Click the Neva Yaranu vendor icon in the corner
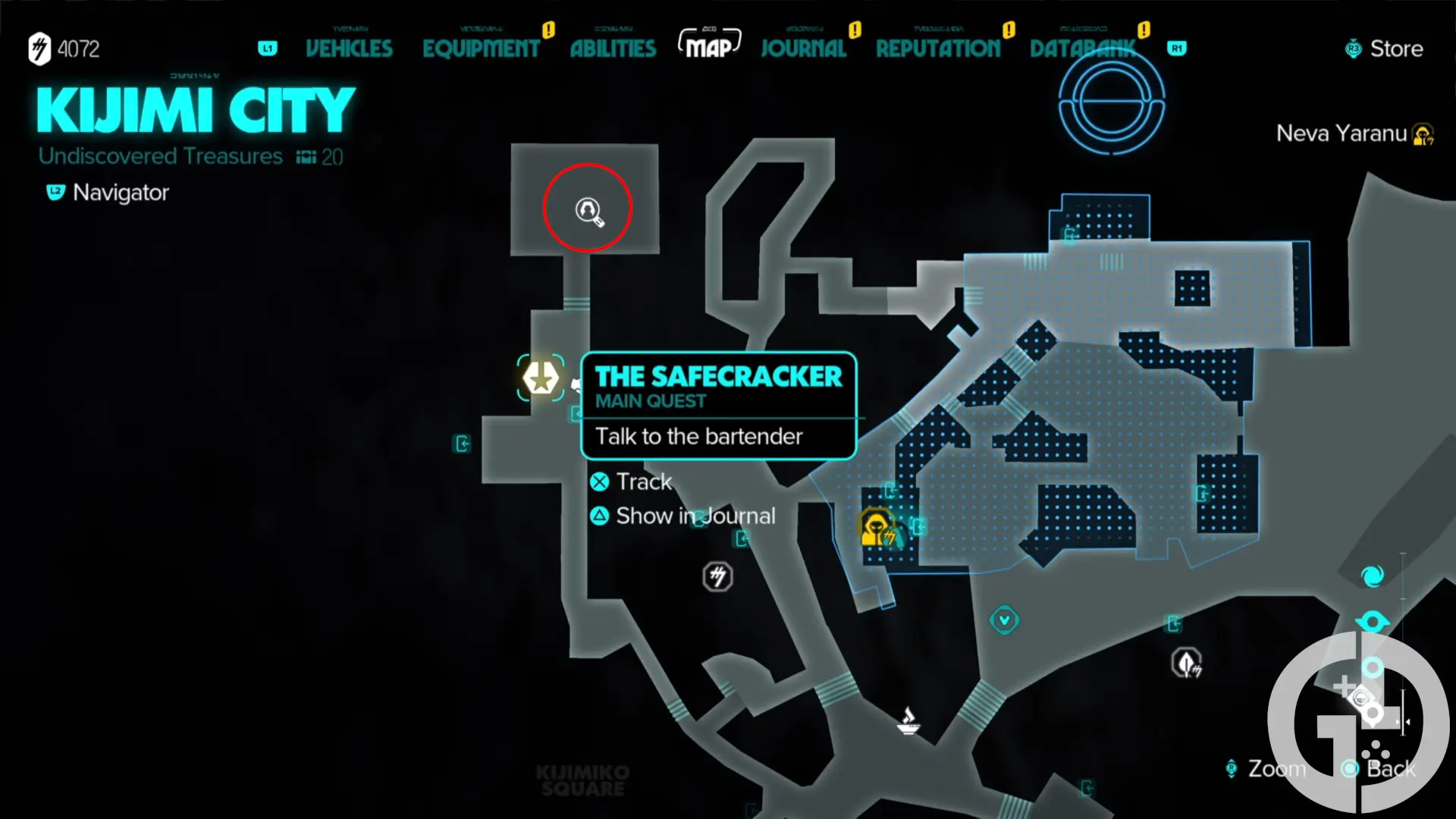1456x819 pixels. coord(1423,133)
